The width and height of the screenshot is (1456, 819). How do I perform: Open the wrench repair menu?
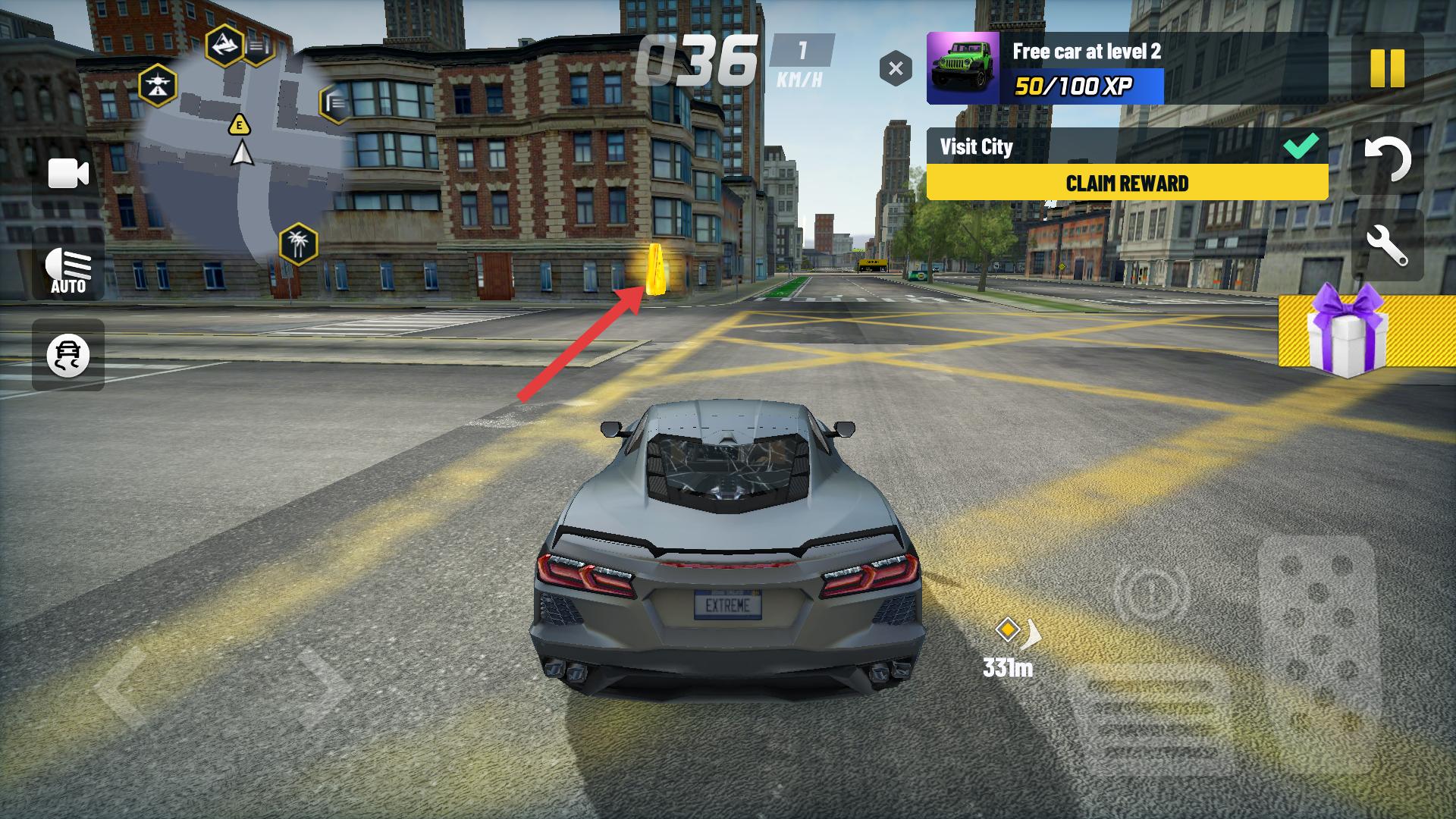(x=1387, y=245)
